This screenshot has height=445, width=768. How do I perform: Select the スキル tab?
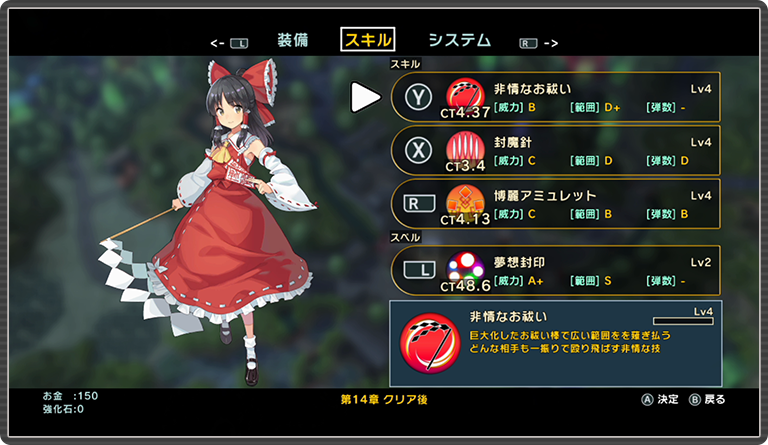click(368, 40)
